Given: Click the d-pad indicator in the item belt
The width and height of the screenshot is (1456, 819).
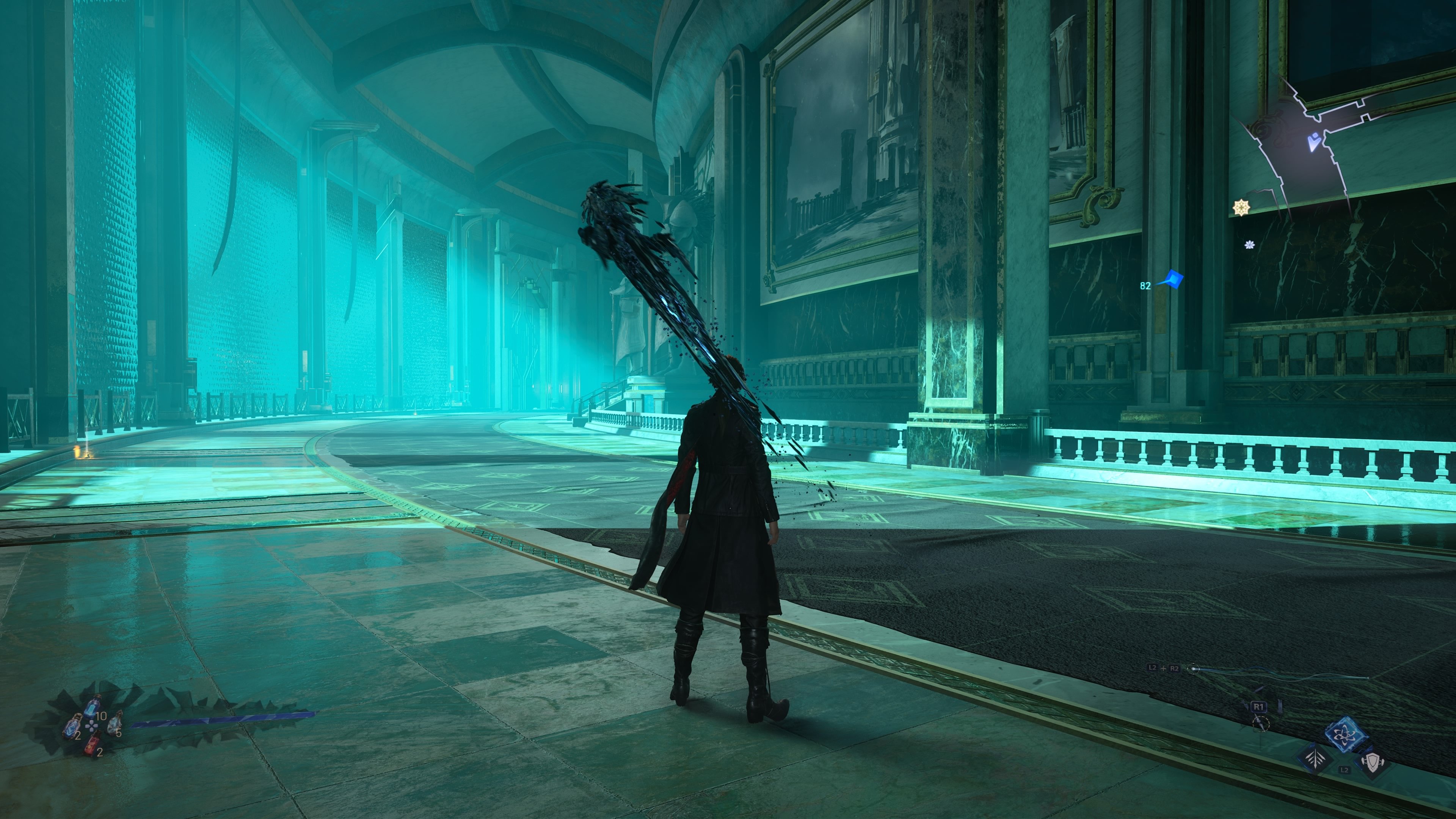Looking at the screenshot, I should point(91,726).
